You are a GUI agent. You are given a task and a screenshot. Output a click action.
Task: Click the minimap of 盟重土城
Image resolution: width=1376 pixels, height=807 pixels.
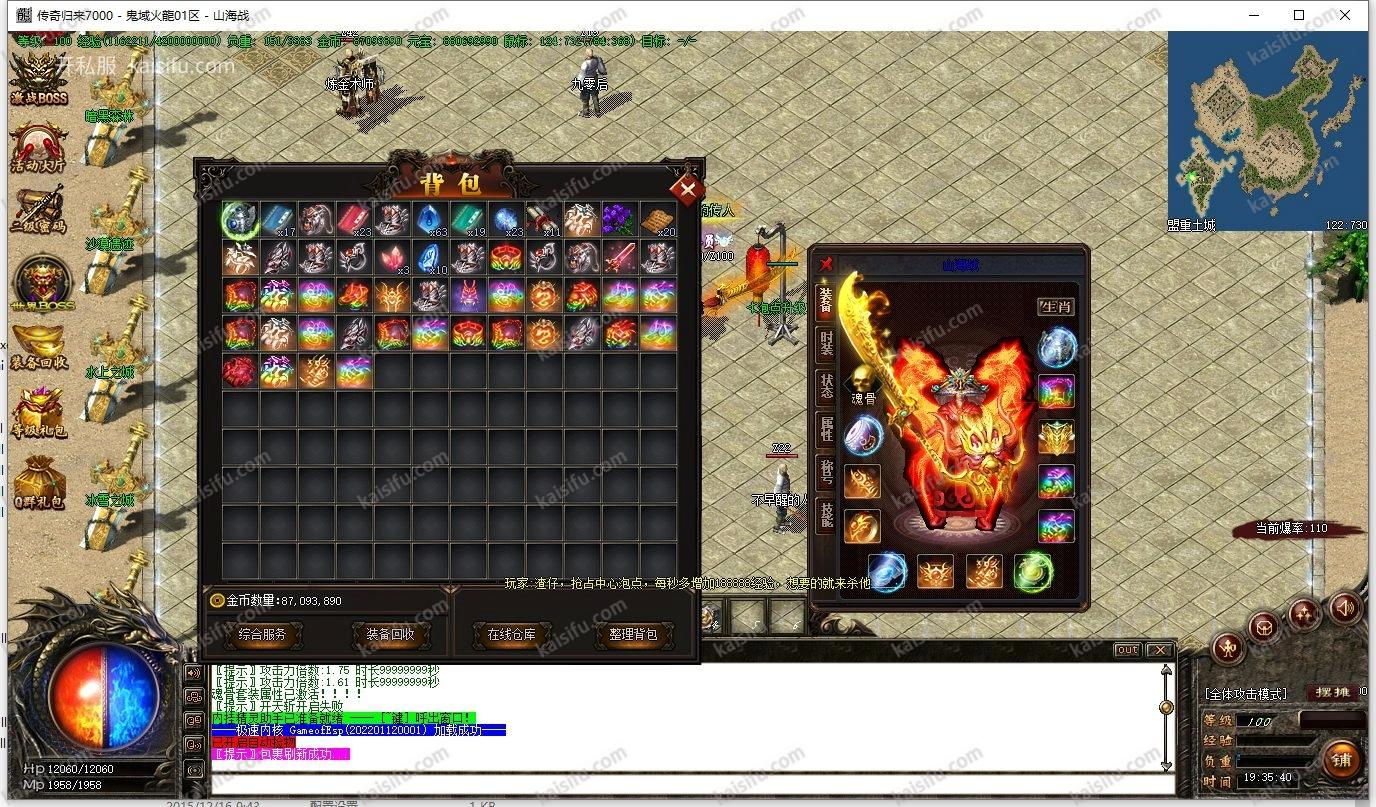coord(1267,130)
